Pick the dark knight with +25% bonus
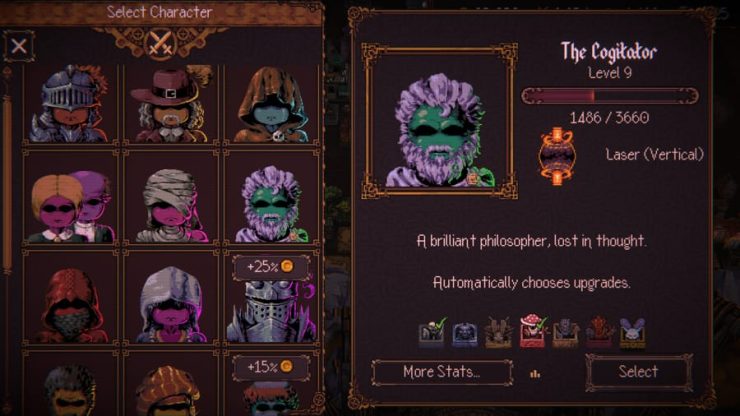740x416 pixels. click(270, 305)
